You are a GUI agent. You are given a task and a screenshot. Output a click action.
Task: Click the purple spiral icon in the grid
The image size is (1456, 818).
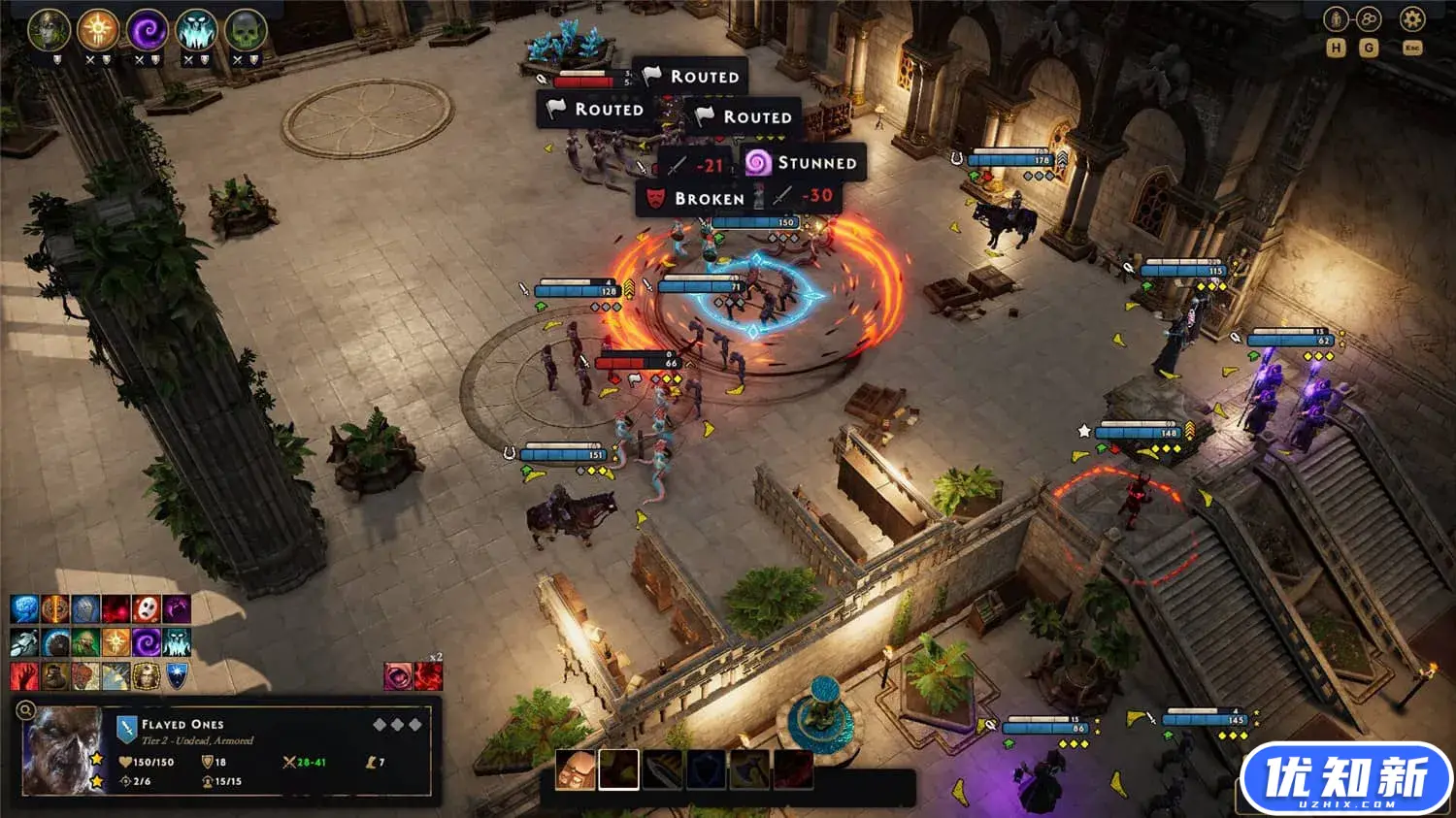[x=147, y=642]
